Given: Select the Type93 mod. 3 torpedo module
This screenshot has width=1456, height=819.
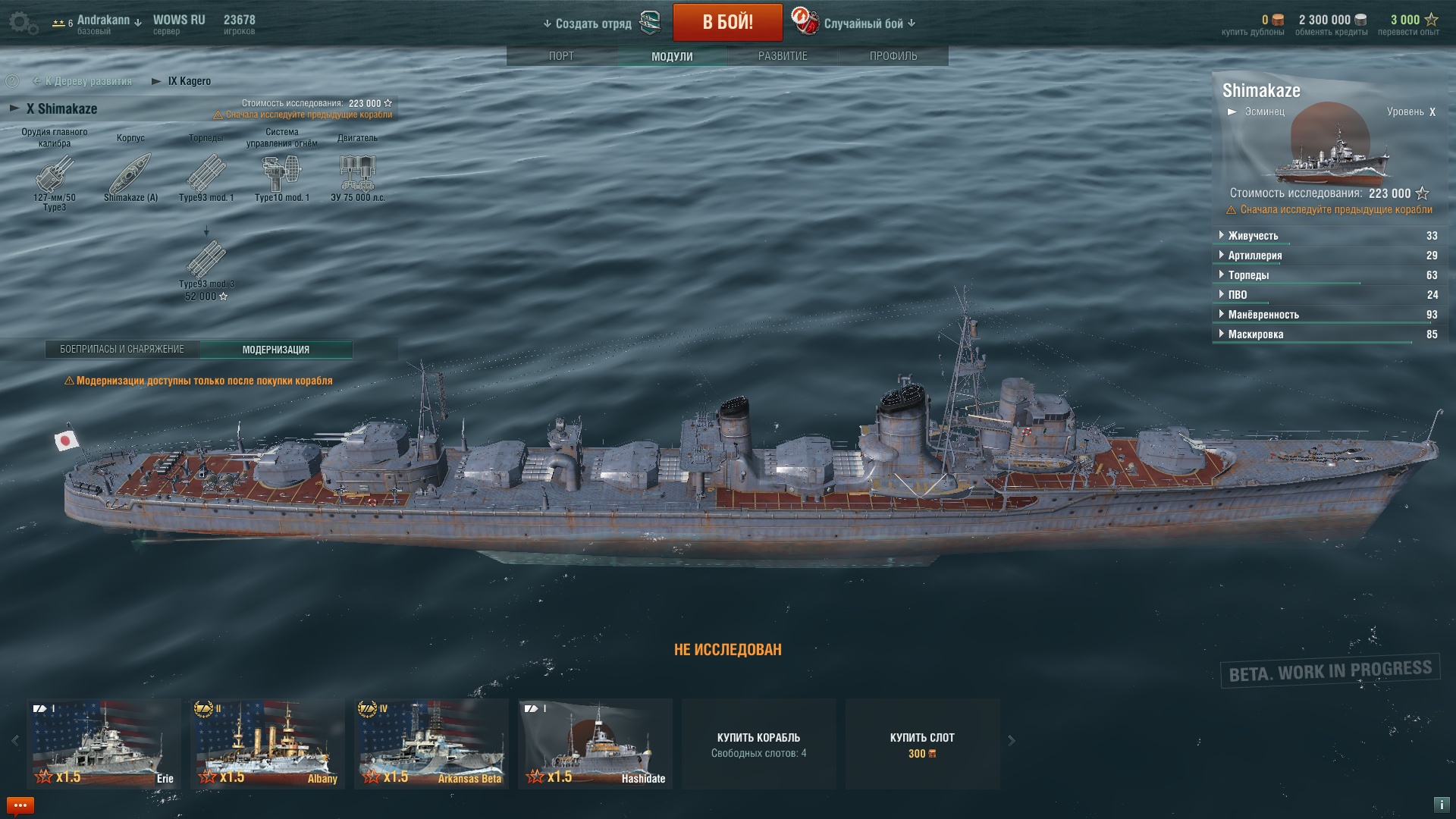Looking at the screenshot, I should tap(206, 262).
